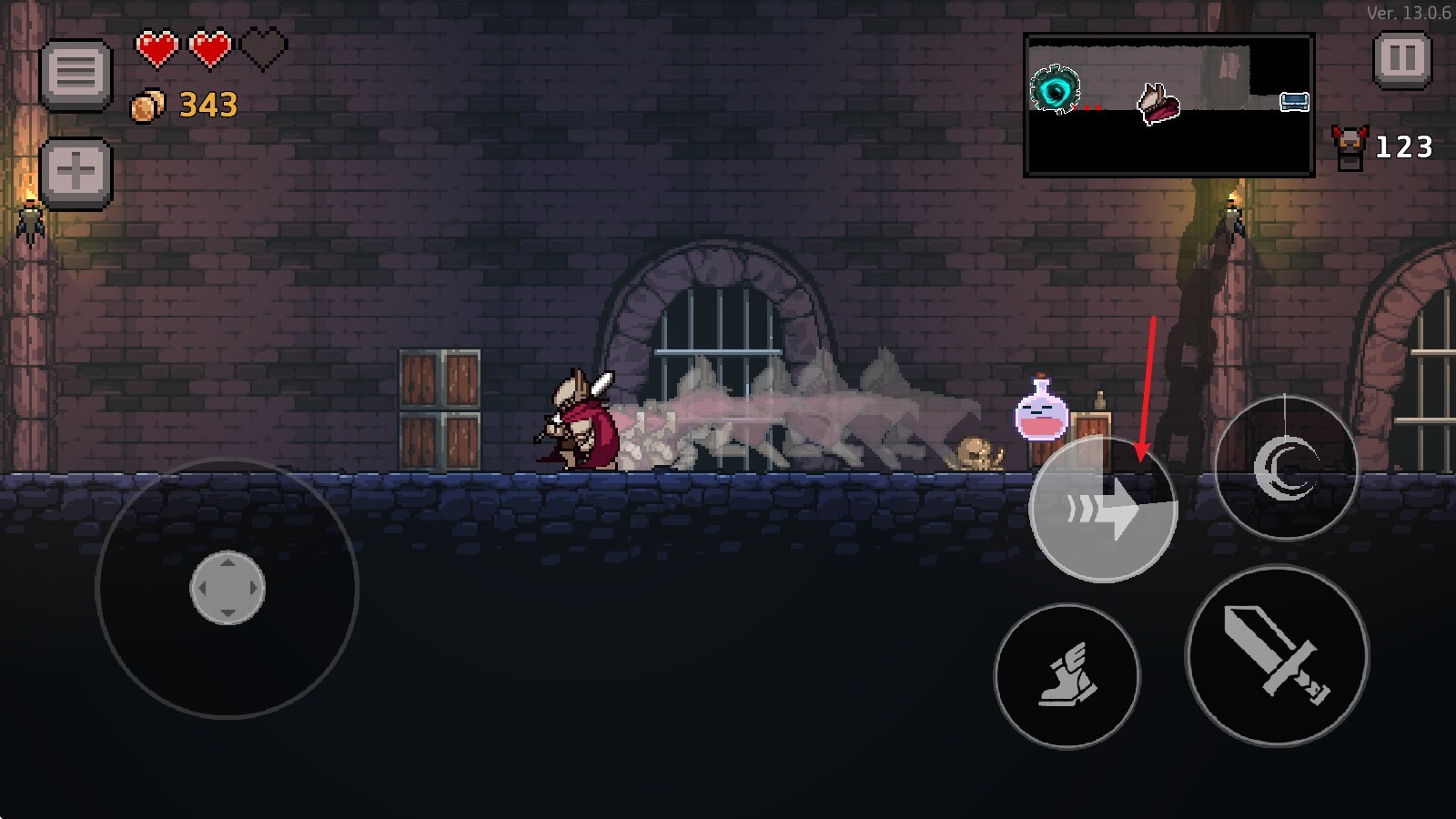This screenshot has width=1456, height=819.
Task: Open the hamburger menu button
Action: 76,73
